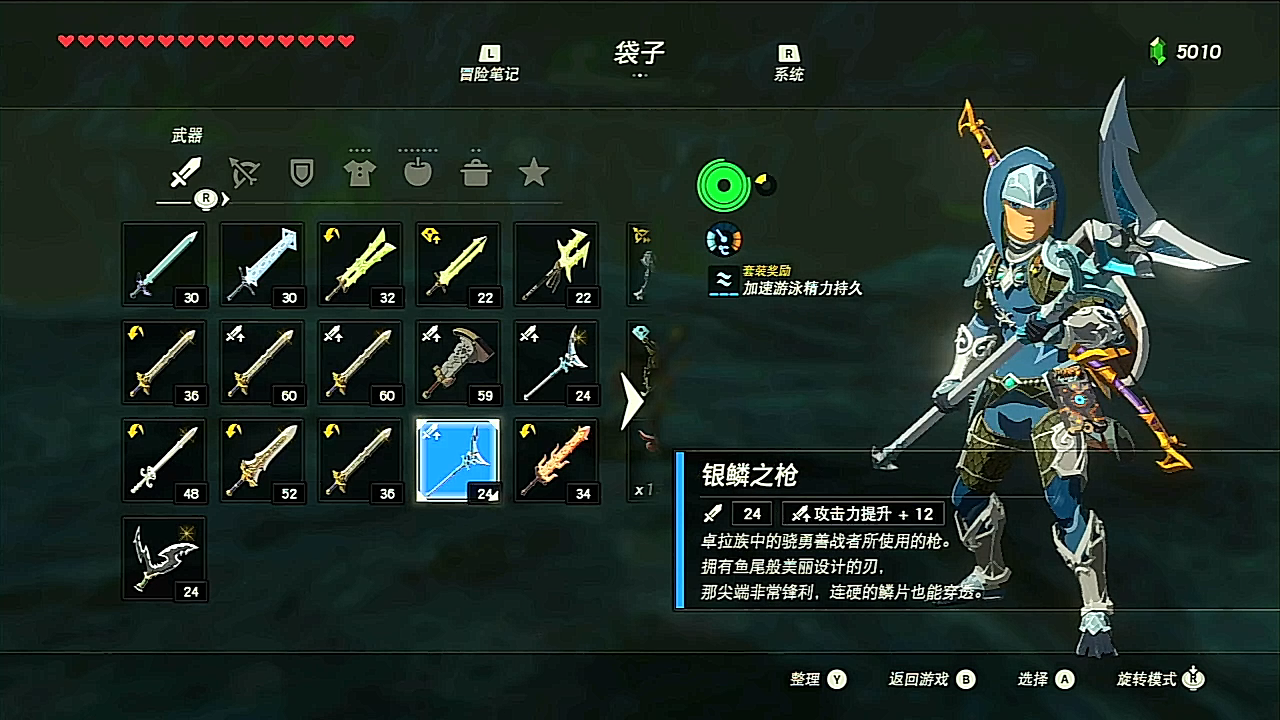The height and width of the screenshot is (720, 1280).
Task: Open the 系统 system page
Action: tap(788, 64)
